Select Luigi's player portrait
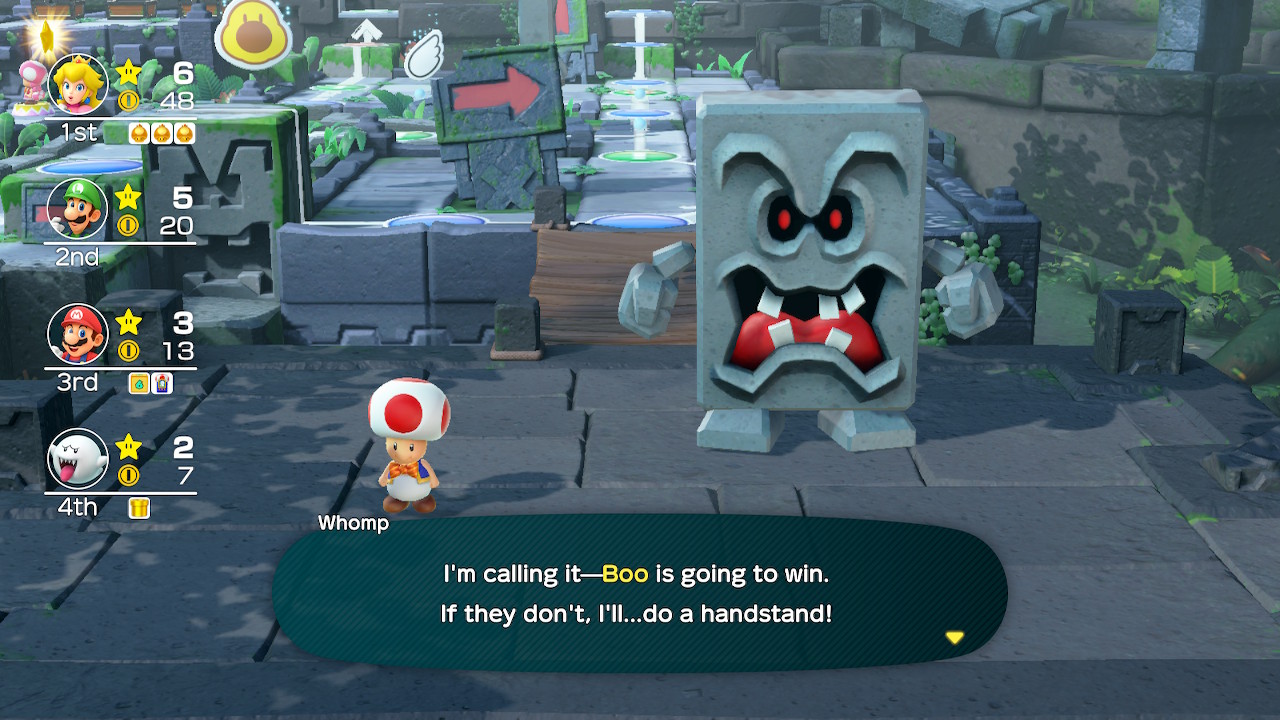 click(x=78, y=209)
